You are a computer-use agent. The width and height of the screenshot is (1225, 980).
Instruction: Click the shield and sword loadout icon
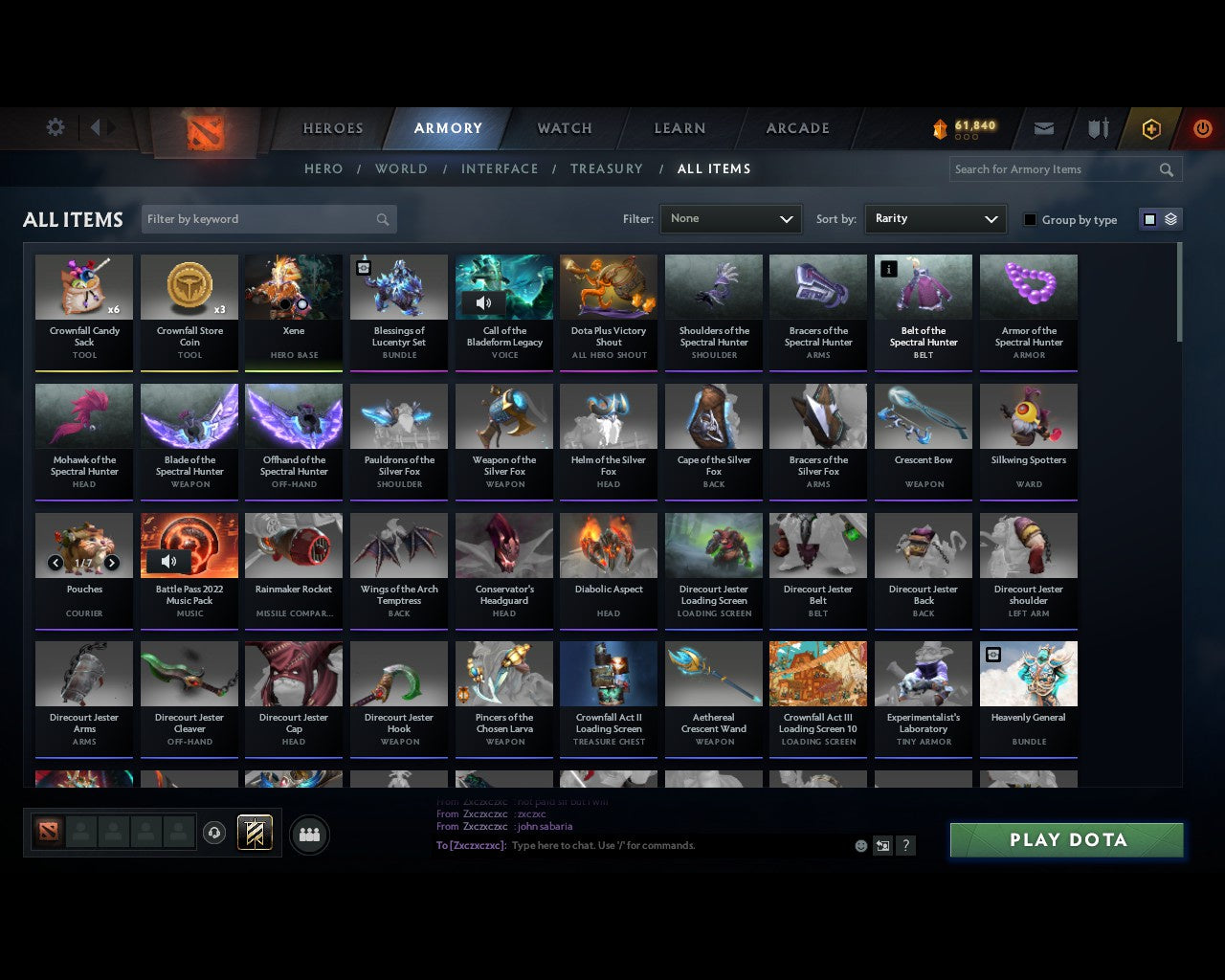coord(1097,128)
